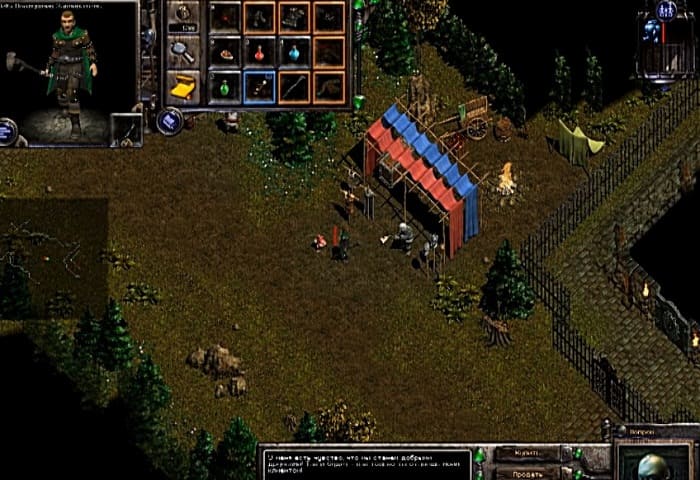Viewport: 700px width, 480px height.
Task: Click the skull merchant portrait
Action: 648,463
